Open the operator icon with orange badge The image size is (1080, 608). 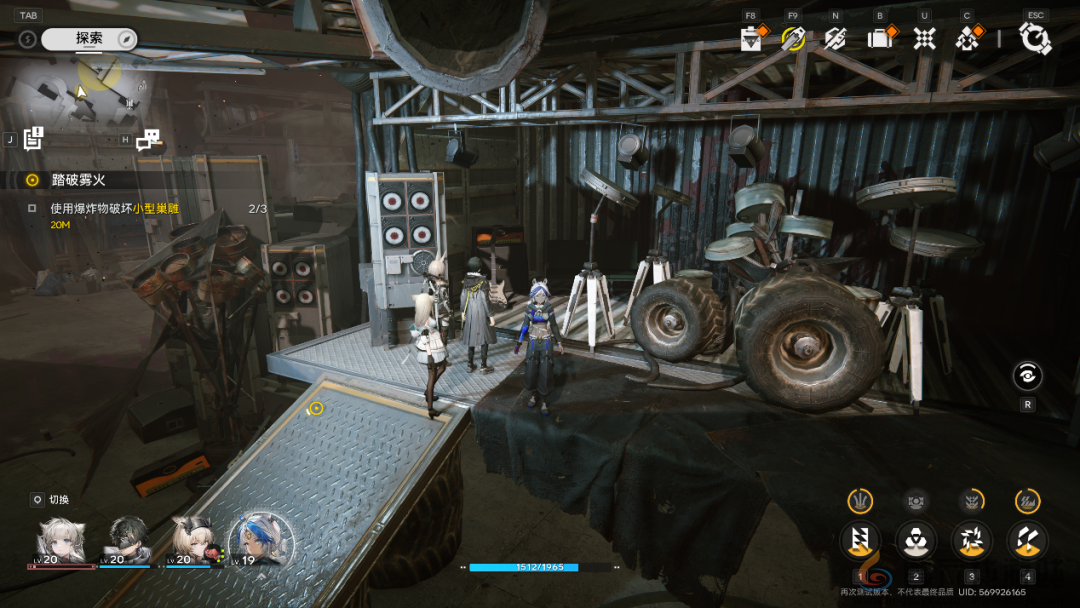(x=967, y=38)
